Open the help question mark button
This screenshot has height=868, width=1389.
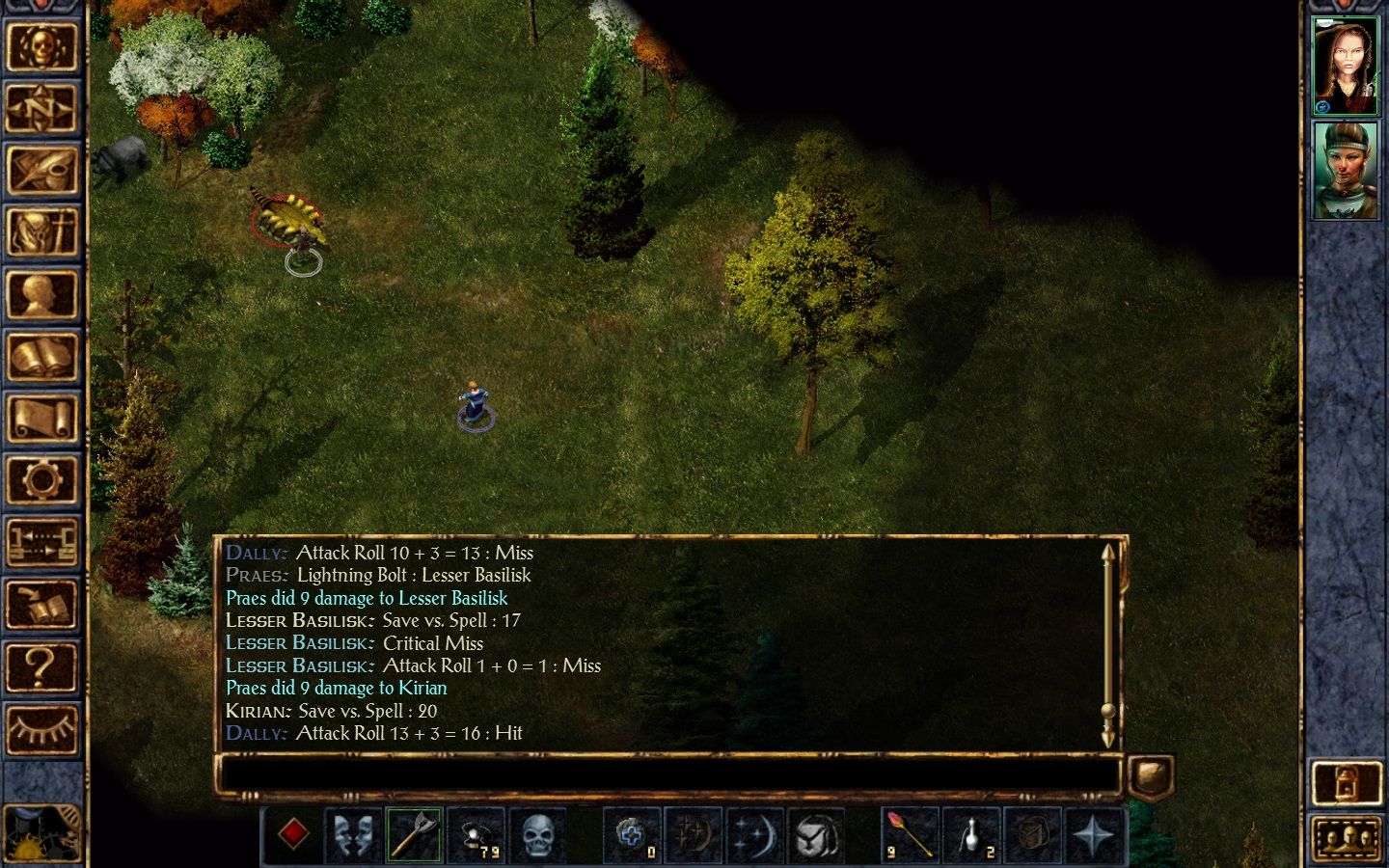point(41,667)
